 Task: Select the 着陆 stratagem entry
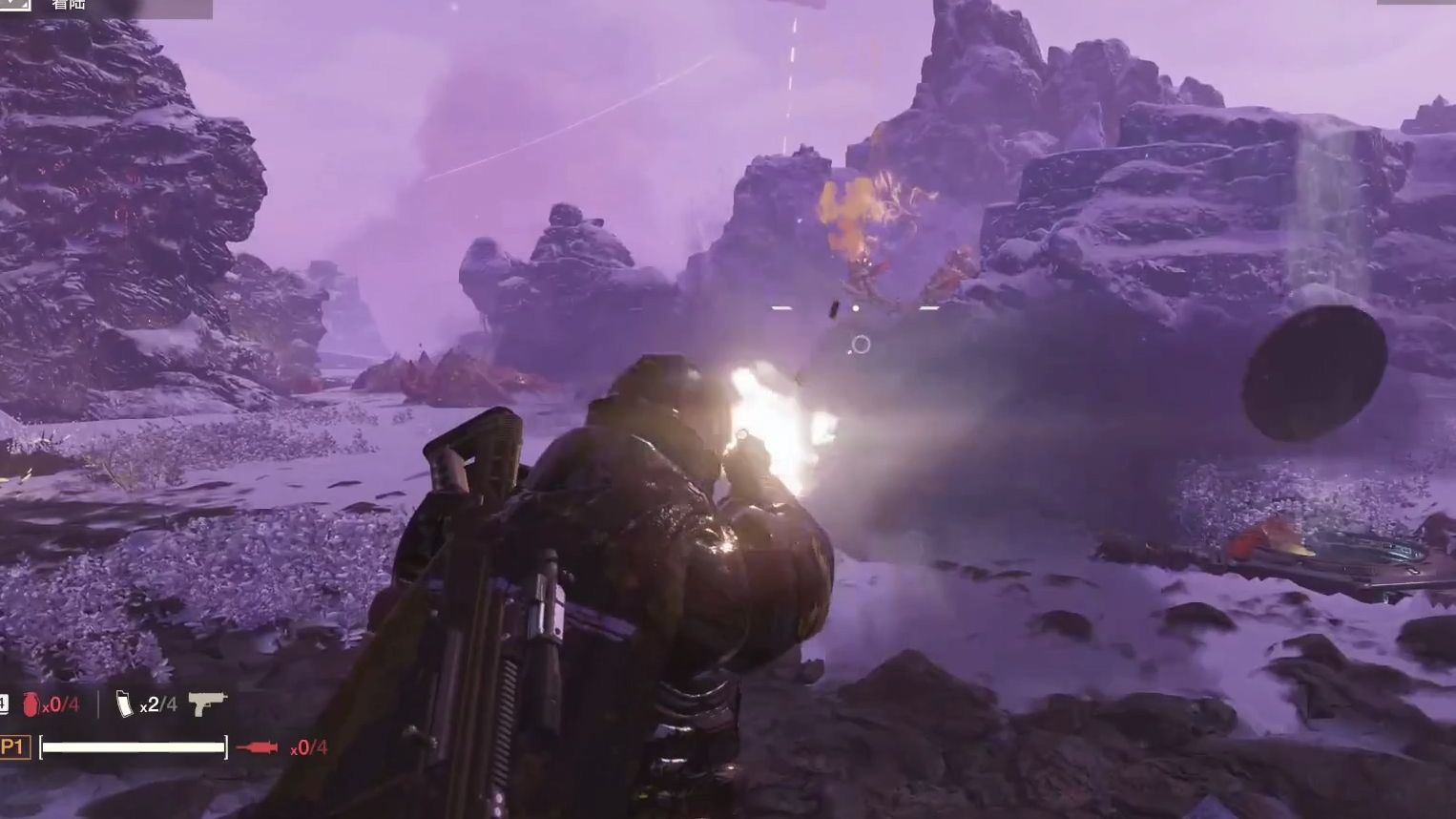pos(69,6)
